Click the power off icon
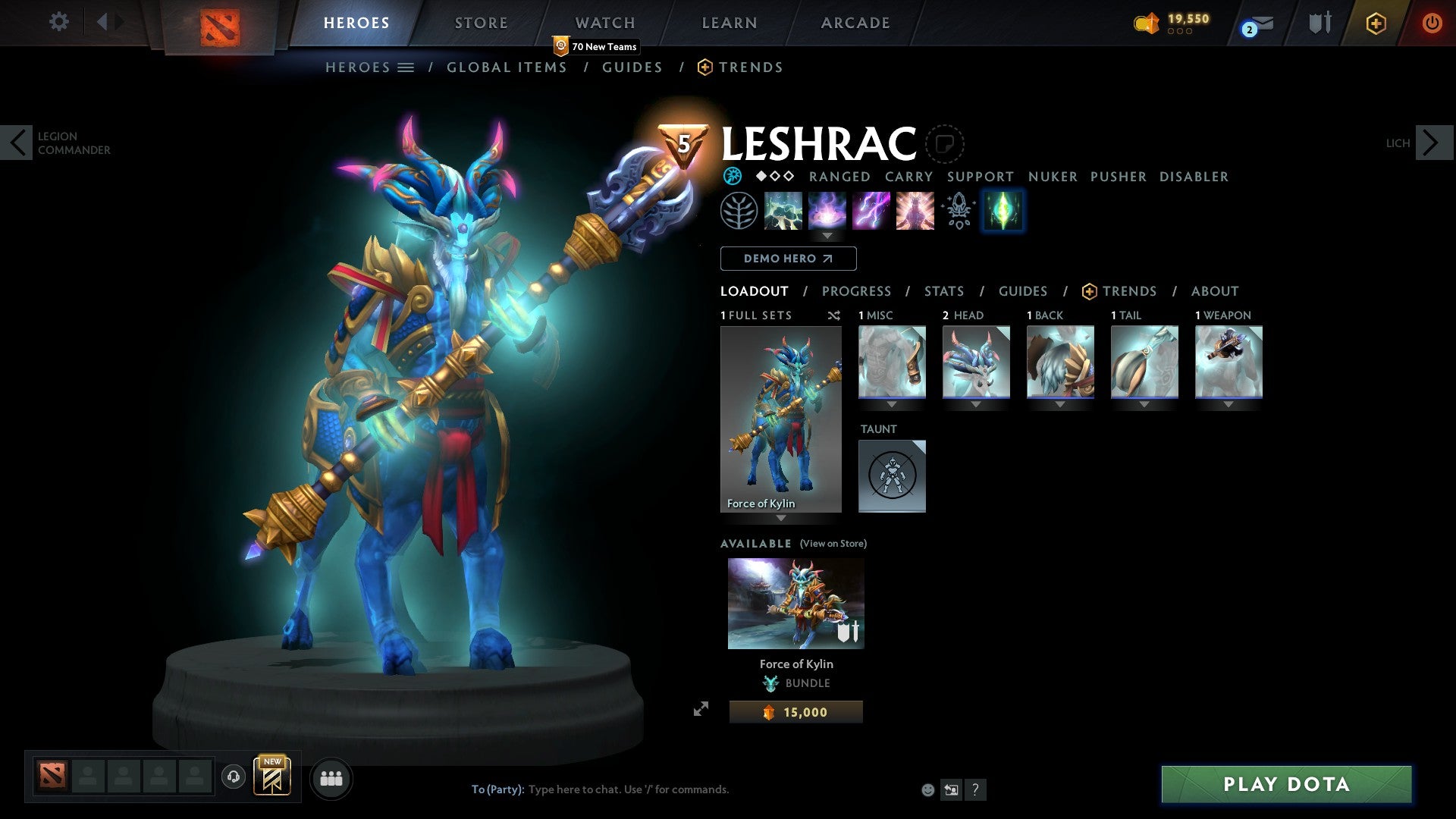 pos(1432,23)
